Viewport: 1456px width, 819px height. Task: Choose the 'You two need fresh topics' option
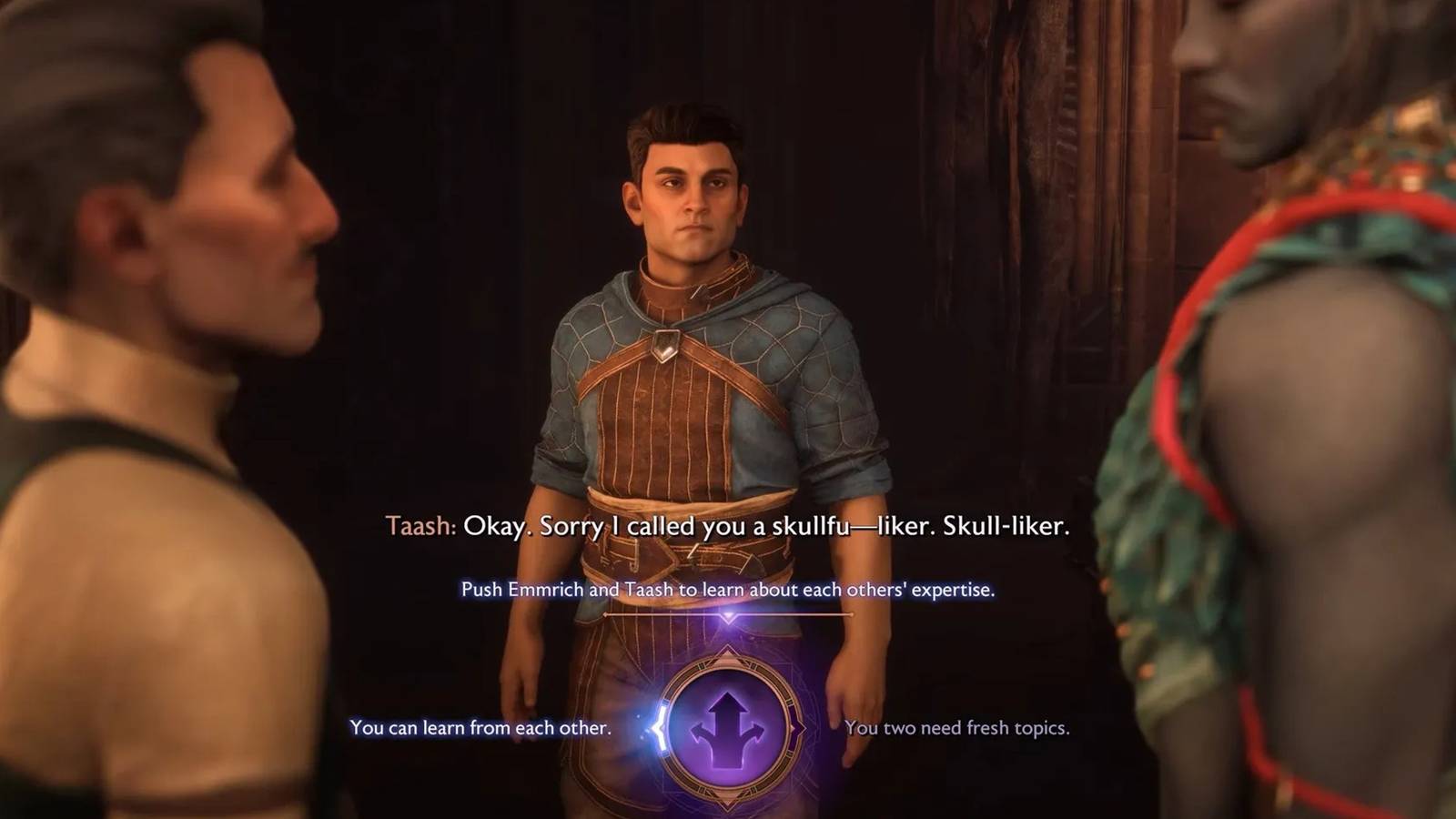[x=958, y=728]
